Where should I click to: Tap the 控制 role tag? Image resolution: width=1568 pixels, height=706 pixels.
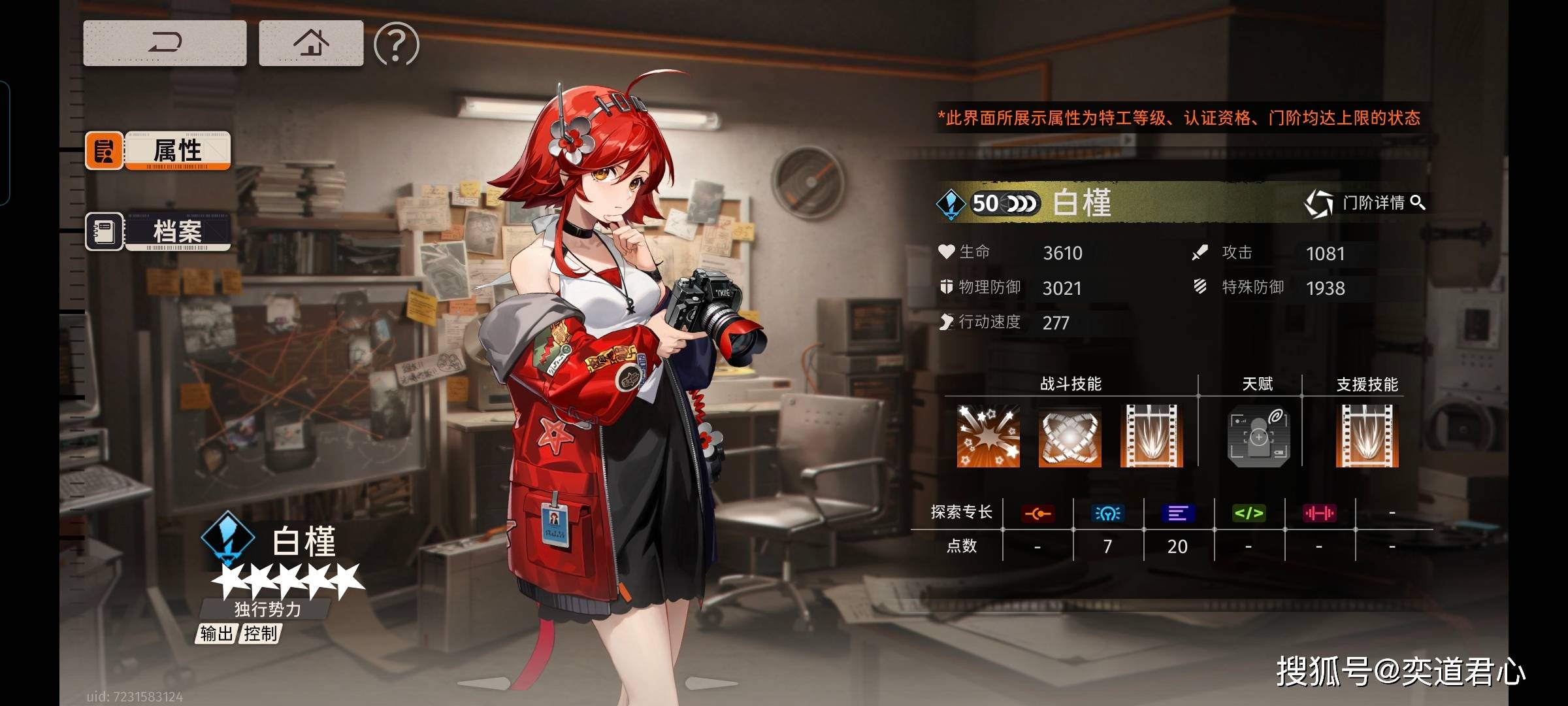click(x=261, y=633)
